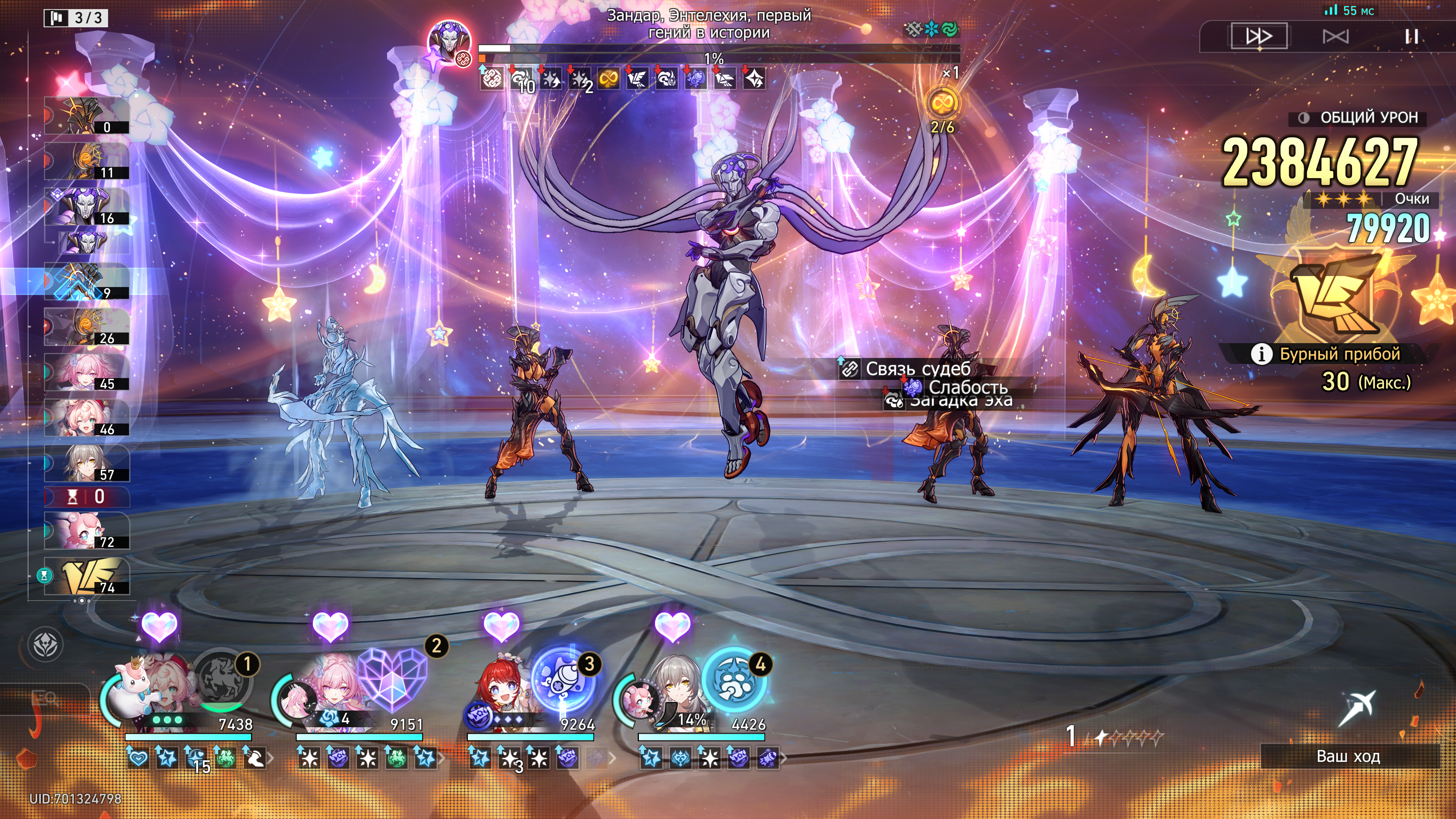Select the Зандар boss portrait at top
This screenshot has height=819, width=1456.
tap(449, 43)
